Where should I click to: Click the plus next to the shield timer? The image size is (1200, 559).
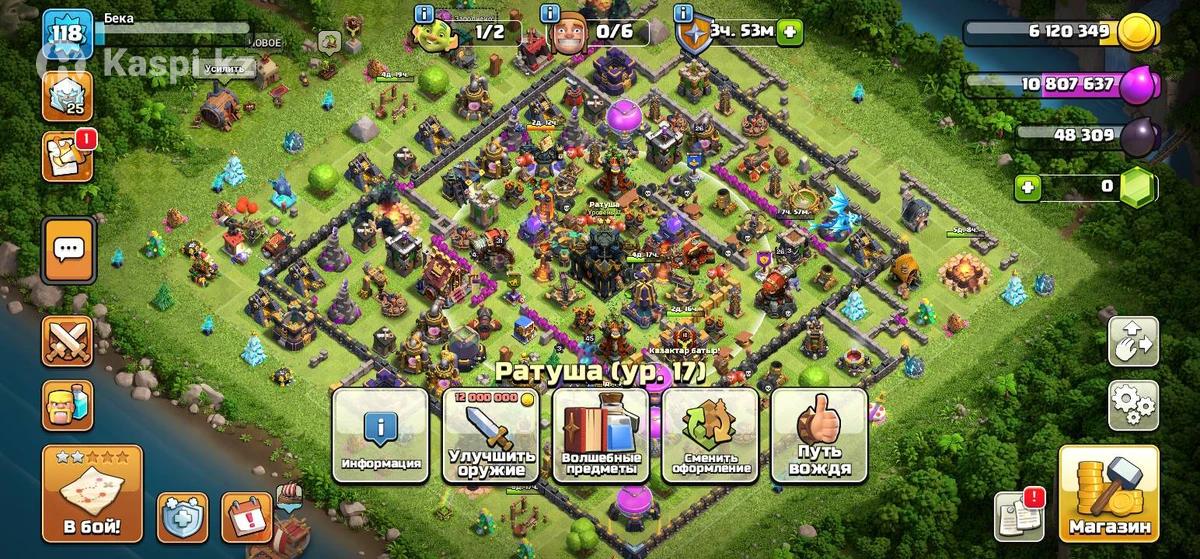coord(791,31)
